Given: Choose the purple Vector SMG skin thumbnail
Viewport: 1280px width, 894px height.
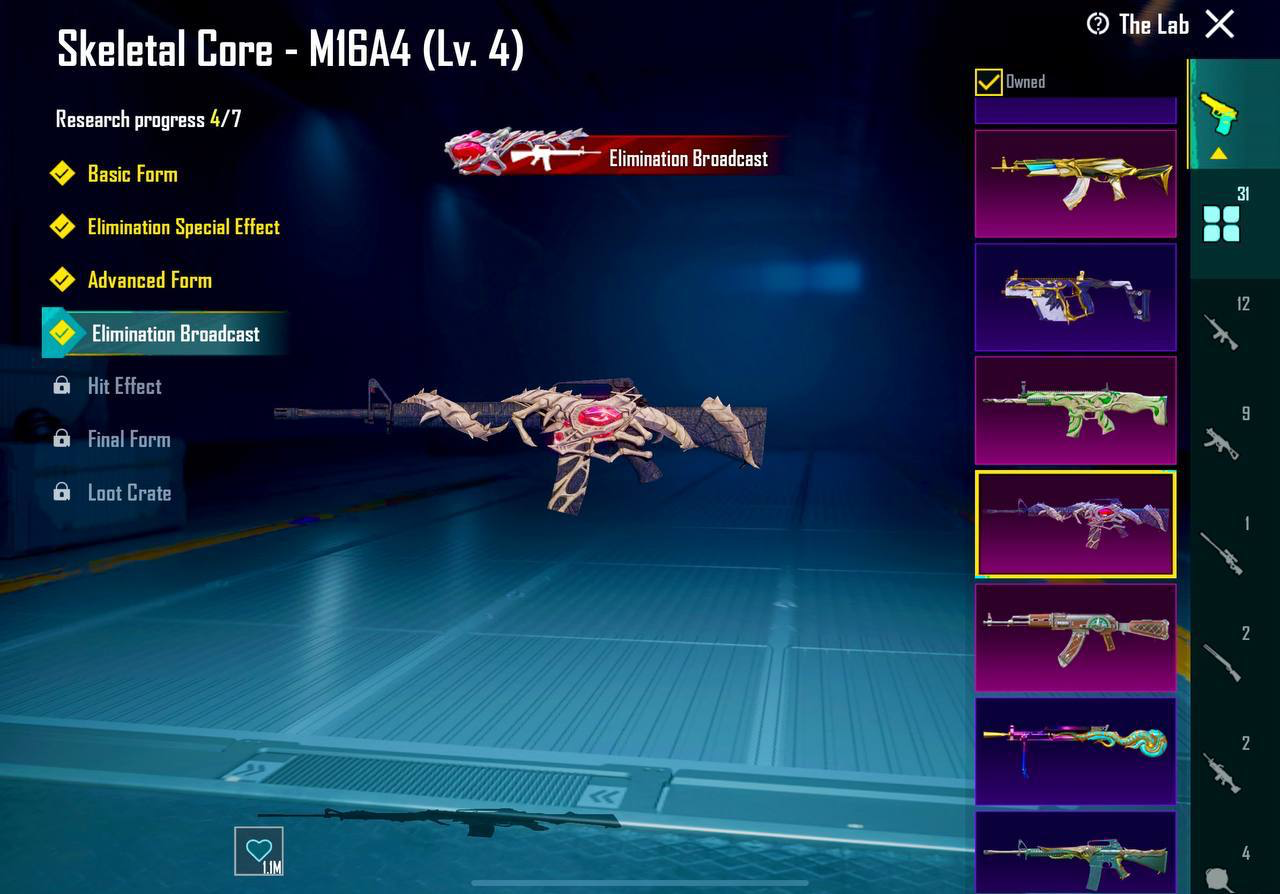Looking at the screenshot, I should click(x=1075, y=297).
